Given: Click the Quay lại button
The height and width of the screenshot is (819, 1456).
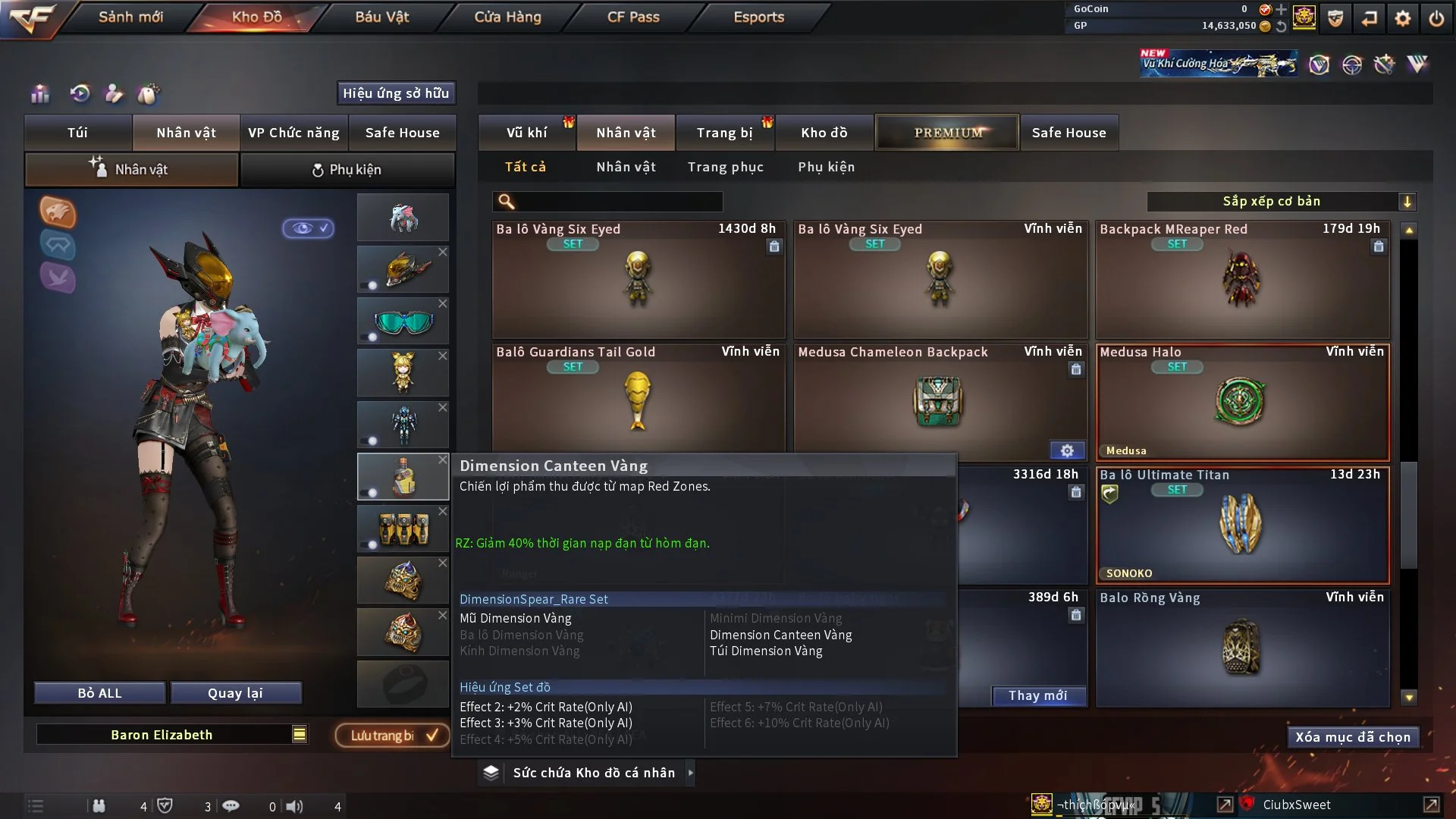Looking at the screenshot, I should click(x=235, y=693).
